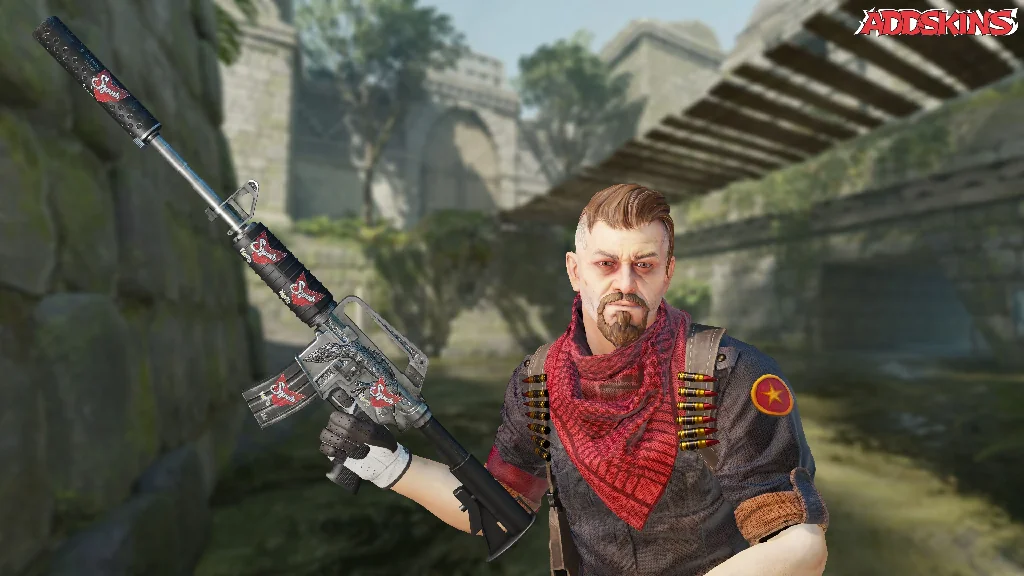The image size is (1024, 576).
Task: Click the ADDSKINS logo watermark
Action: [937, 23]
